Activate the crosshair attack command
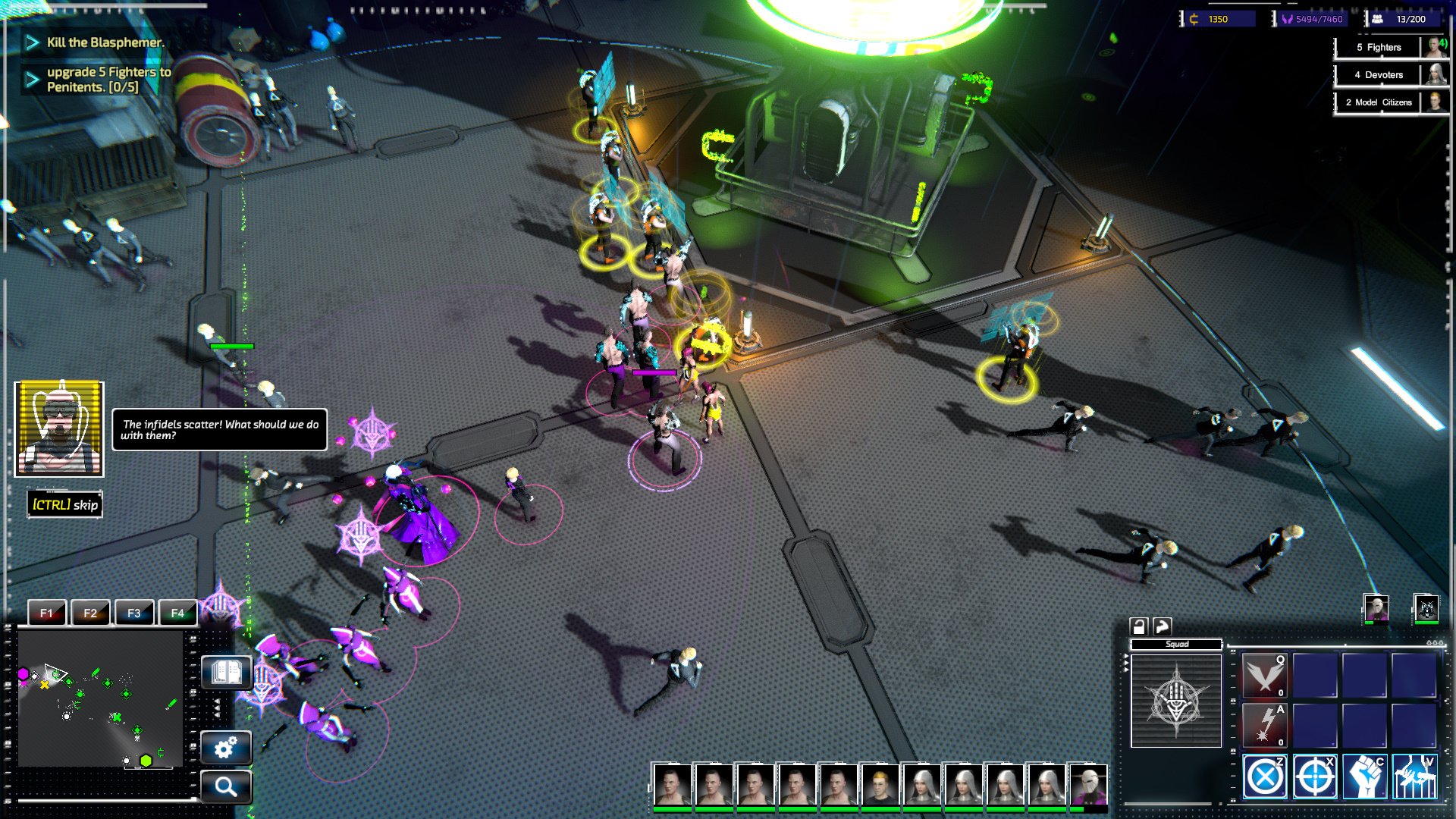Image resolution: width=1456 pixels, height=819 pixels. coord(1314,777)
